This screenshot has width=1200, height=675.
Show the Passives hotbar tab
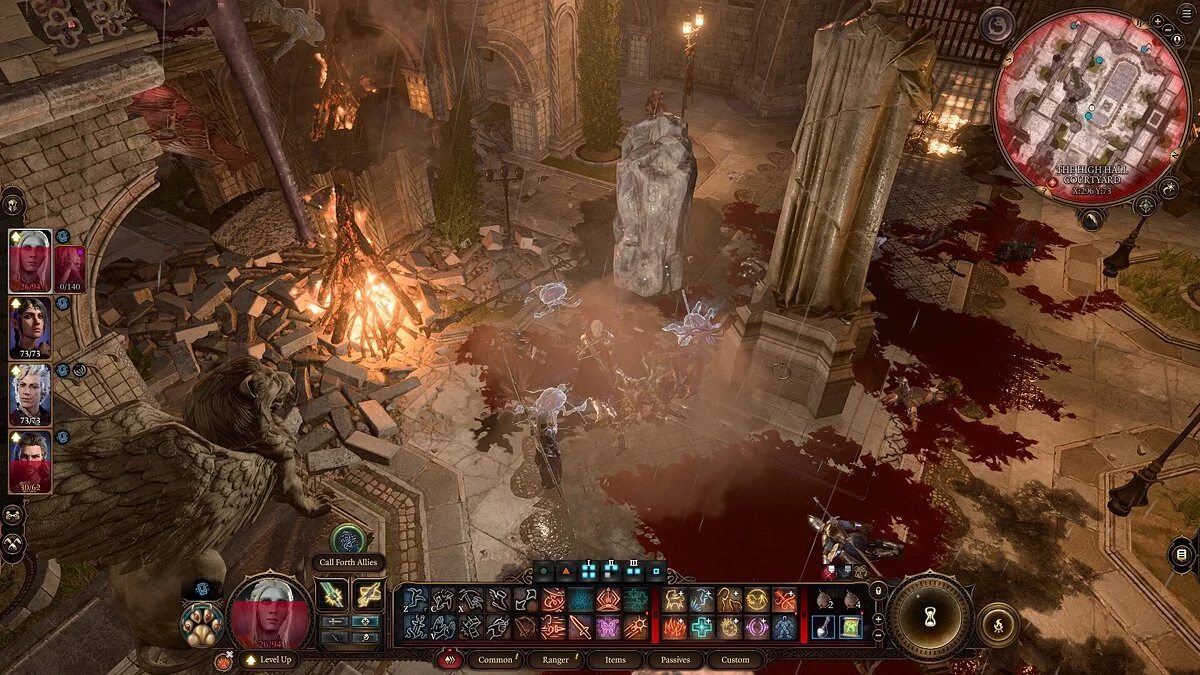(675, 660)
